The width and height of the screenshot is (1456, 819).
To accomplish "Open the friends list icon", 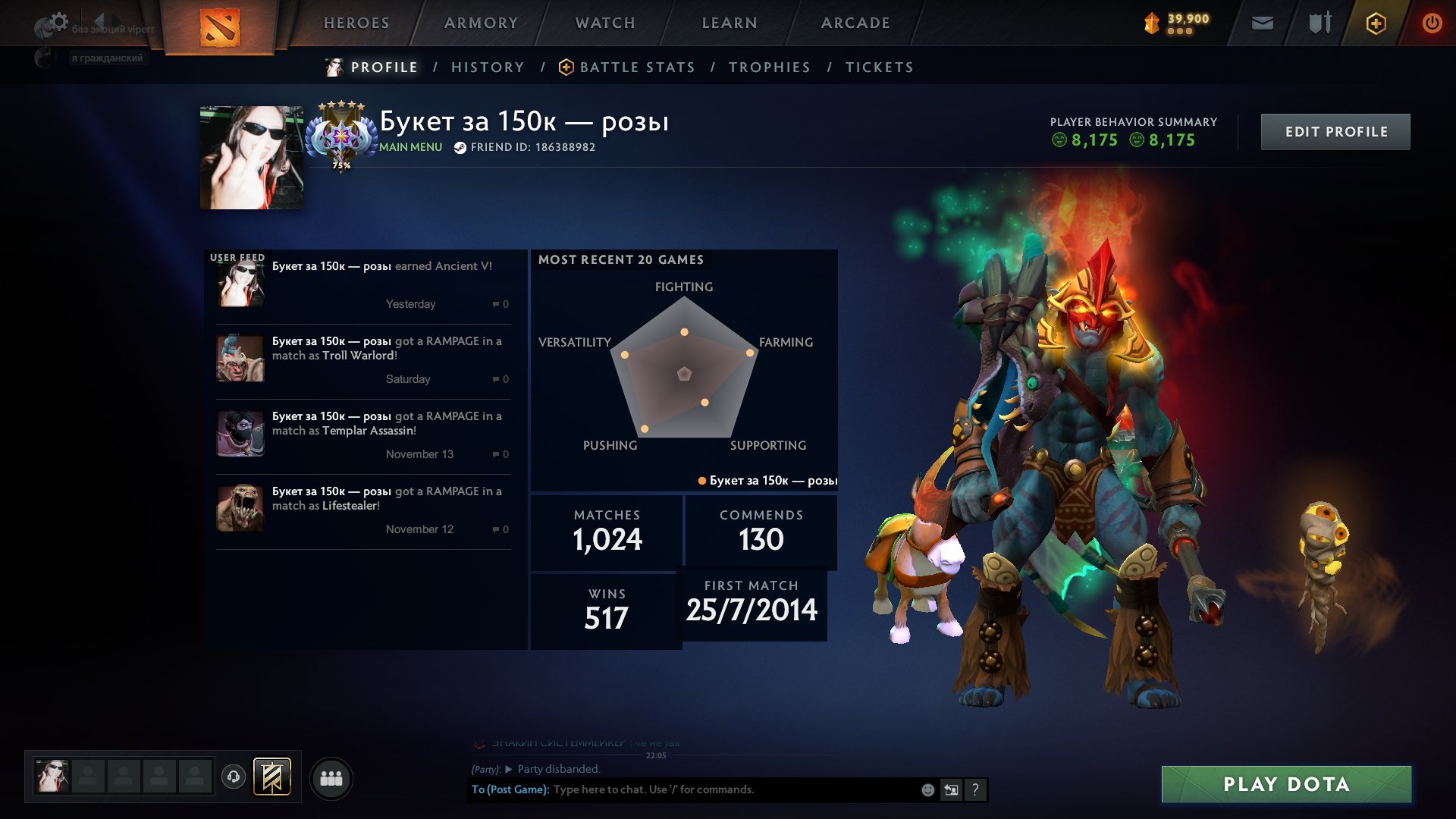I will [x=331, y=777].
